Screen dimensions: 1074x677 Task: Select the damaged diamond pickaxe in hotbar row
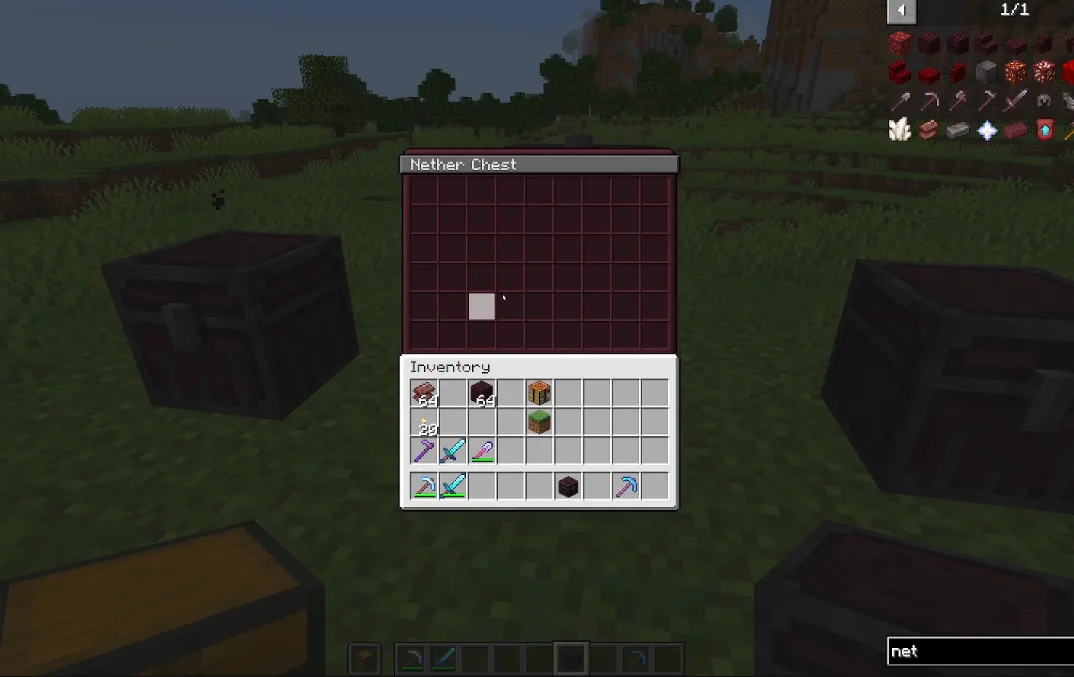[424, 487]
